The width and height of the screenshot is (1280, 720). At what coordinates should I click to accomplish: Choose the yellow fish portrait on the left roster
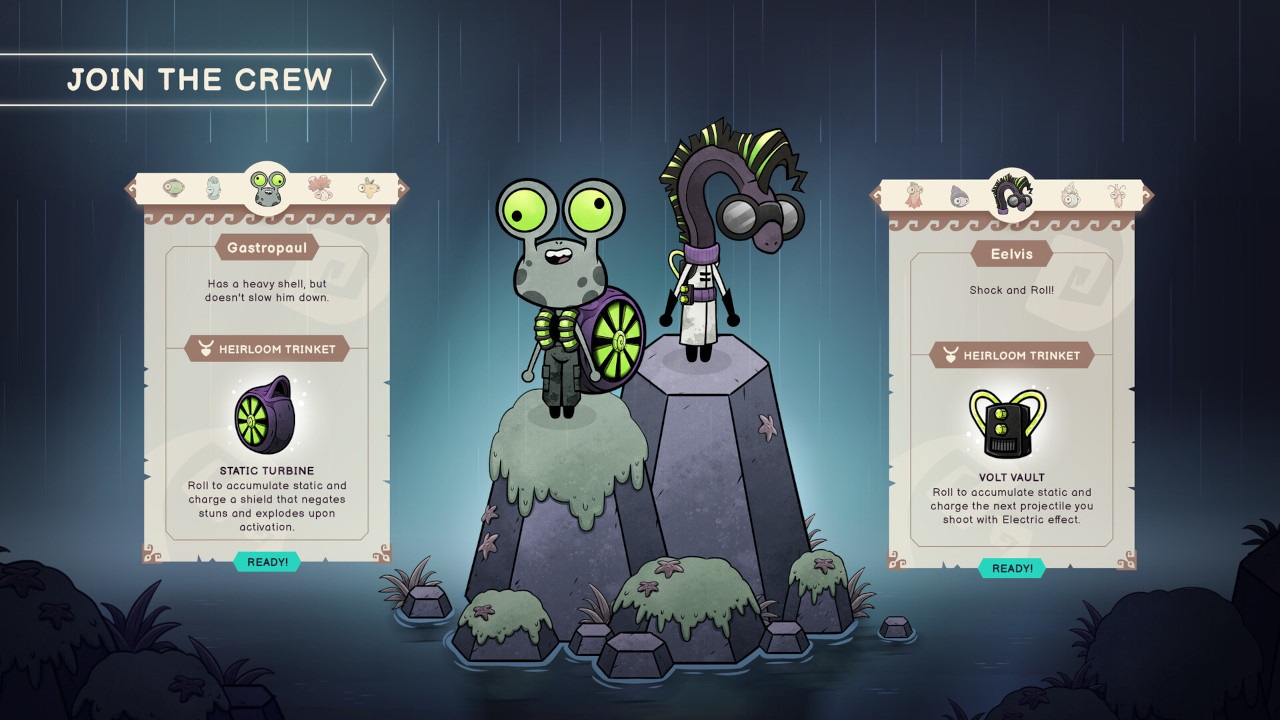click(368, 188)
